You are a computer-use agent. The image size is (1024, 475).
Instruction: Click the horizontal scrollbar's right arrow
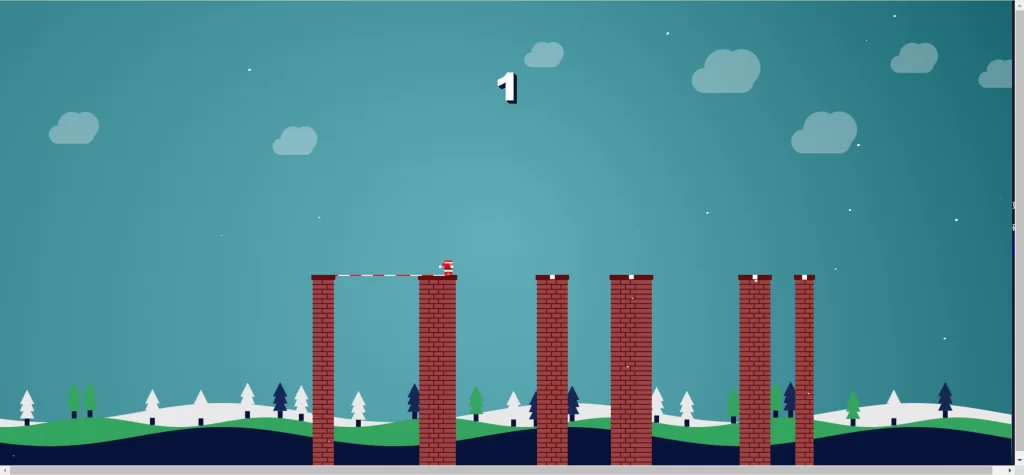1007,470
